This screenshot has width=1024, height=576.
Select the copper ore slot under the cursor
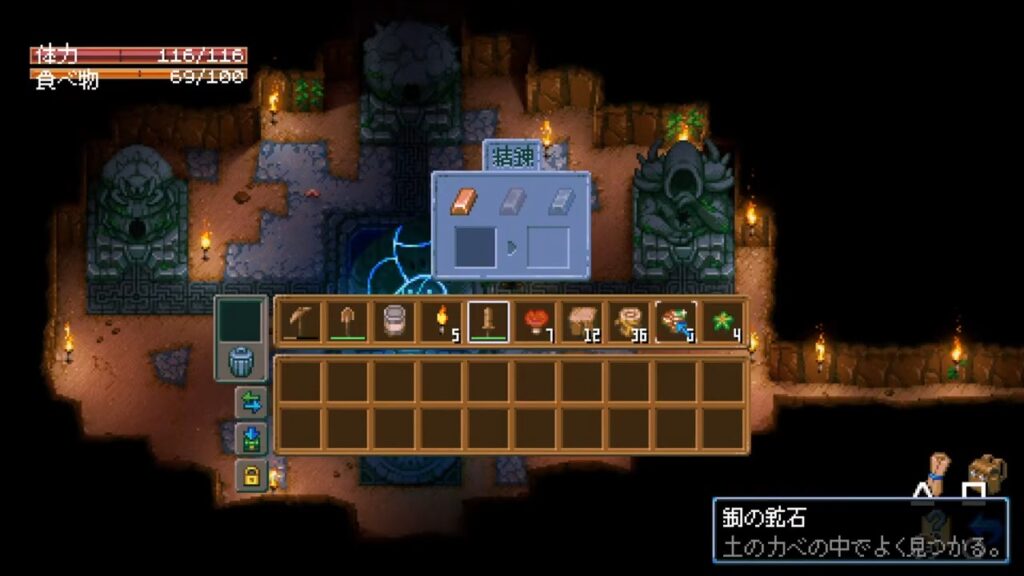676,321
